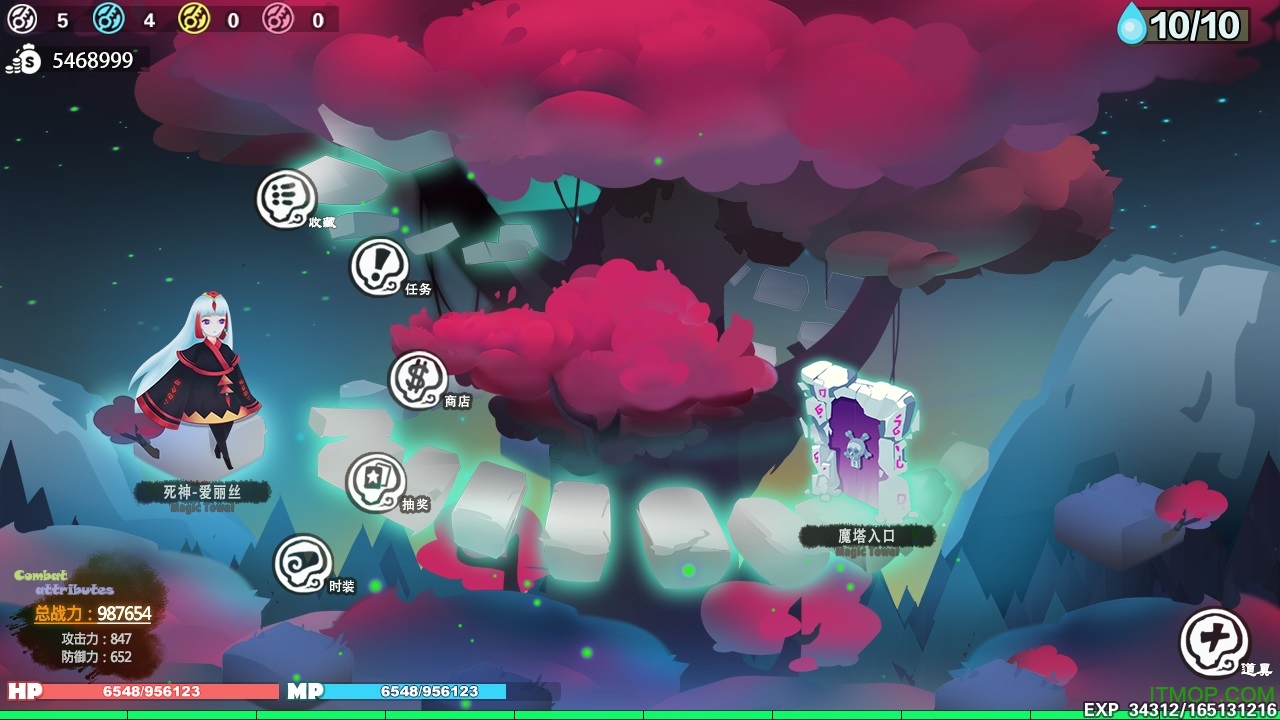This screenshot has height=720, width=1280.
Task: Open the 收藏 collection menu
Action: (287, 199)
